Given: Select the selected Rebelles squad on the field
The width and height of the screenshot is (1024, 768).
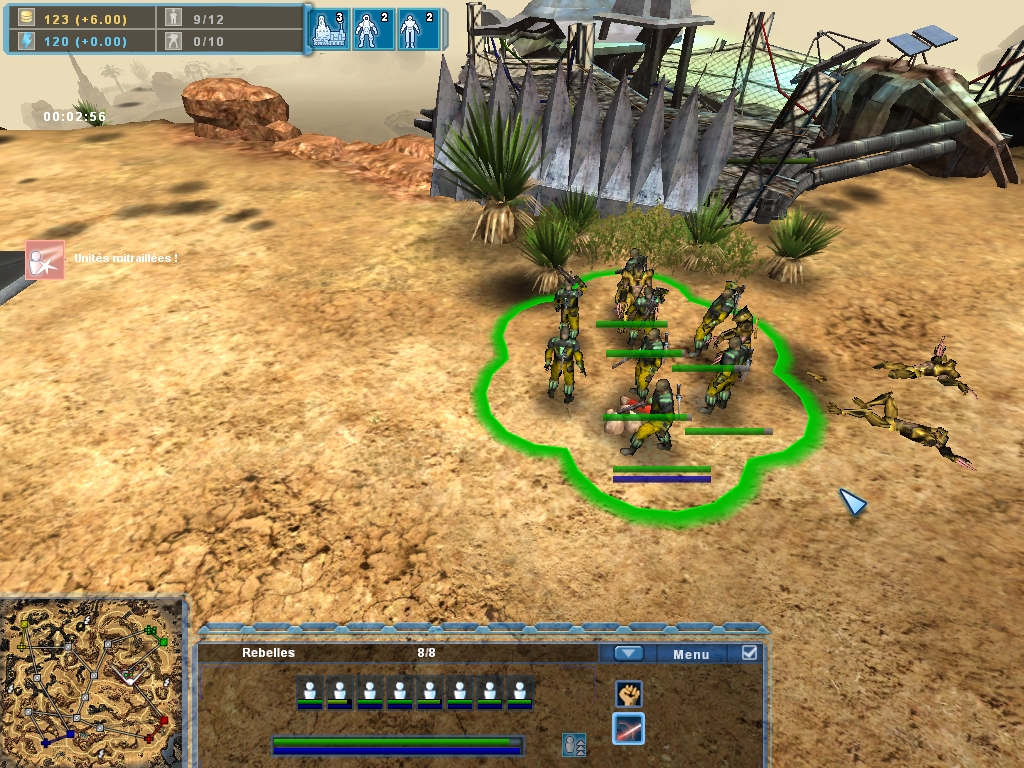Looking at the screenshot, I should pyautogui.click(x=650, y=390).
